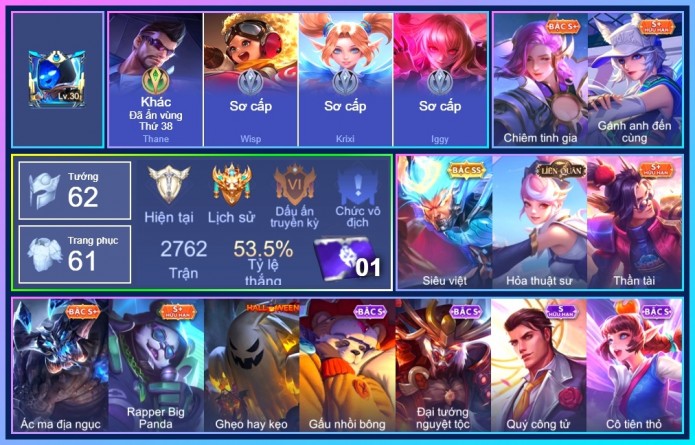Pick the Iggy hero card

[440, 80]
